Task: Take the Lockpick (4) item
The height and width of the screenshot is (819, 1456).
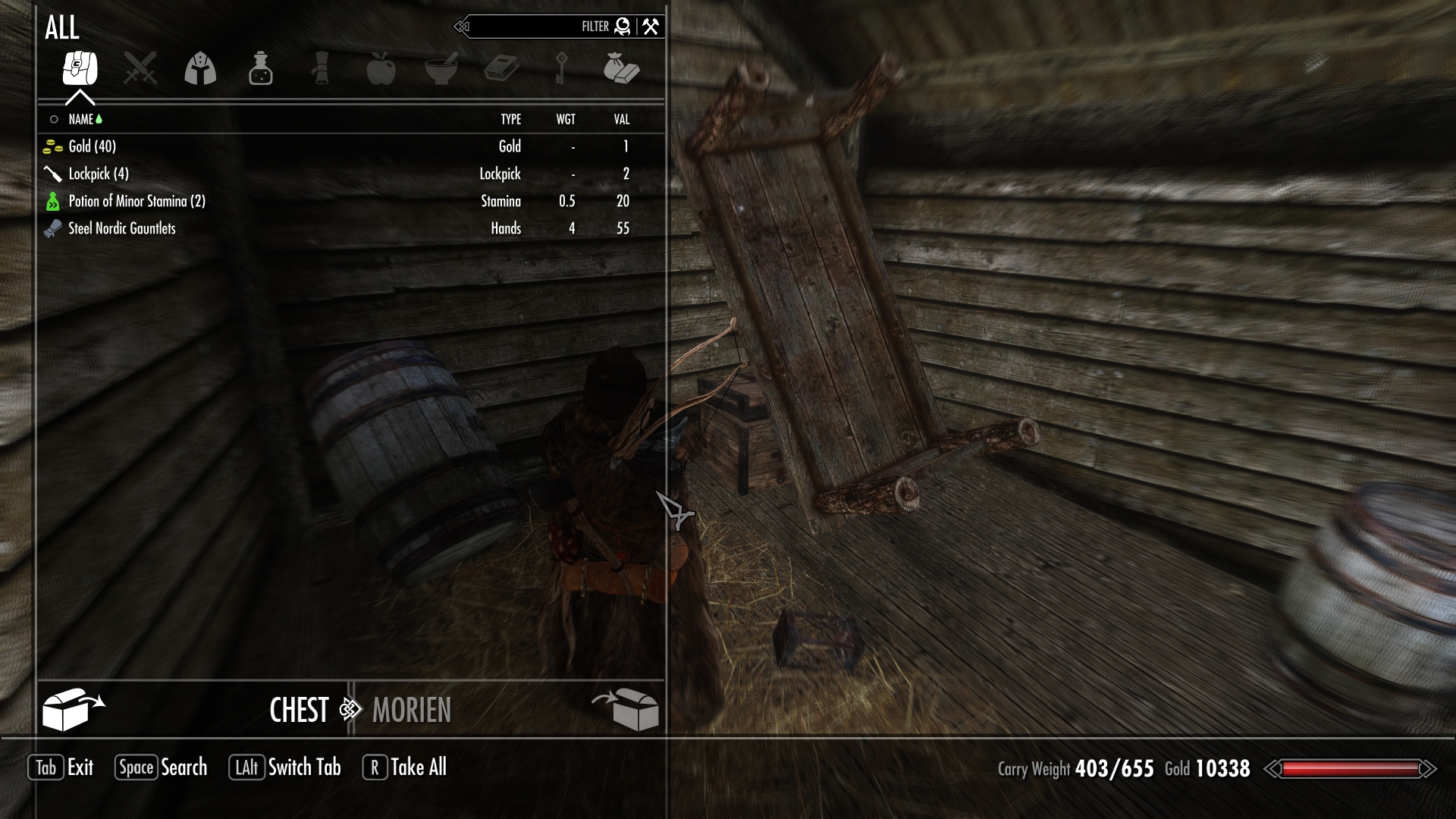Action: click(99, 174)
